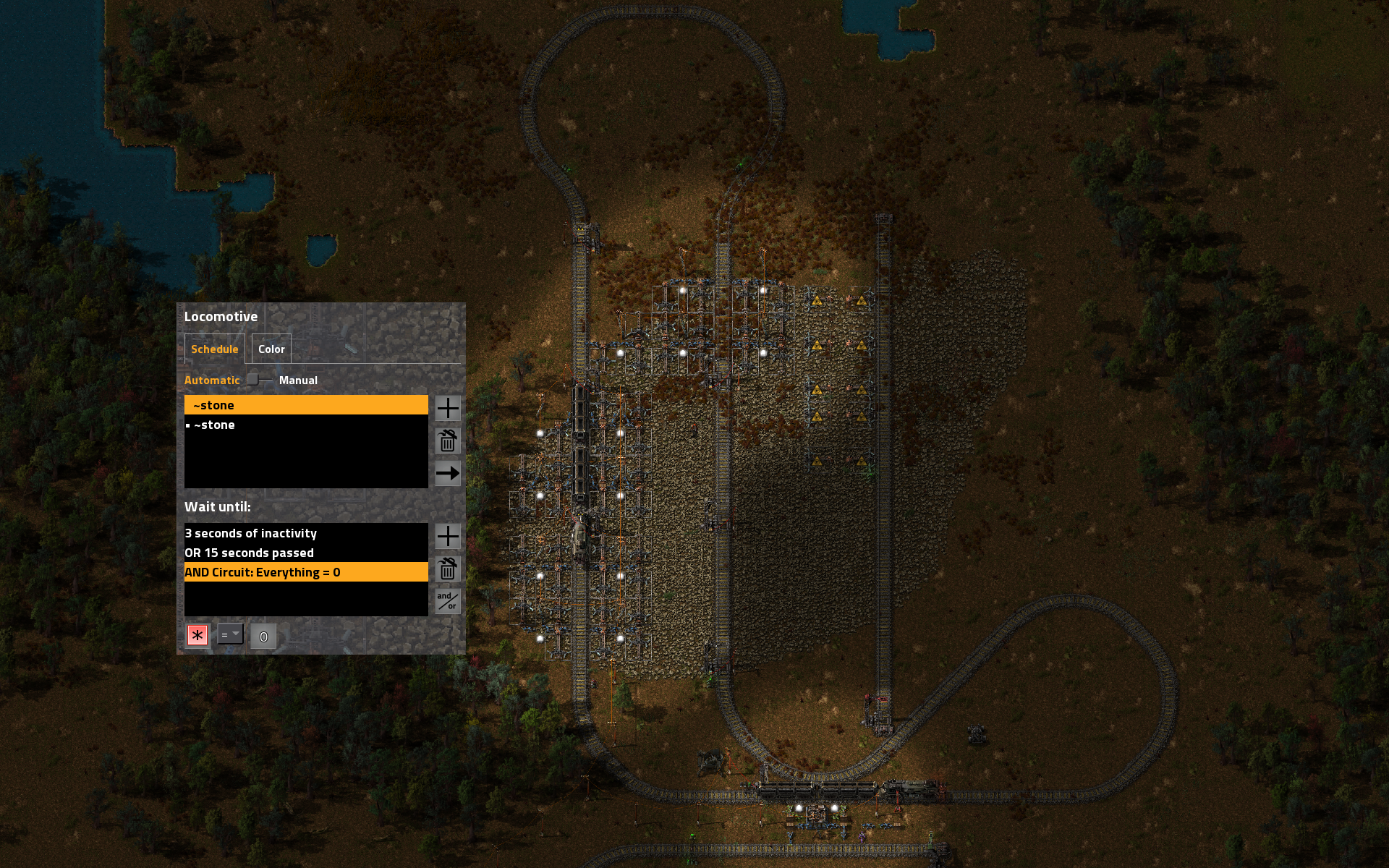The image size is (1389, 868).
Task: Click the AND Circuit: Everything = 0 condition
Action: (305, 571)
